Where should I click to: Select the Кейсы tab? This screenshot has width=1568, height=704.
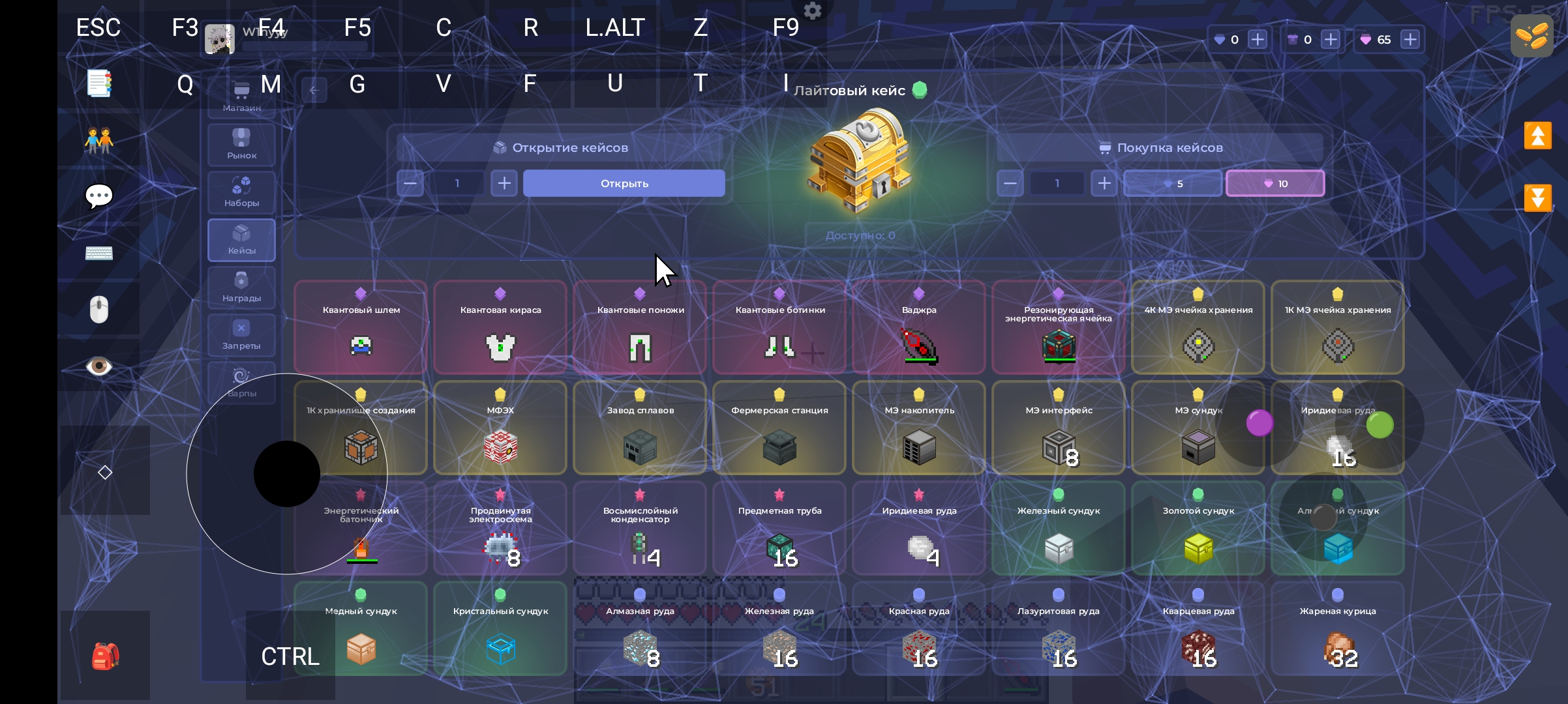241,239
